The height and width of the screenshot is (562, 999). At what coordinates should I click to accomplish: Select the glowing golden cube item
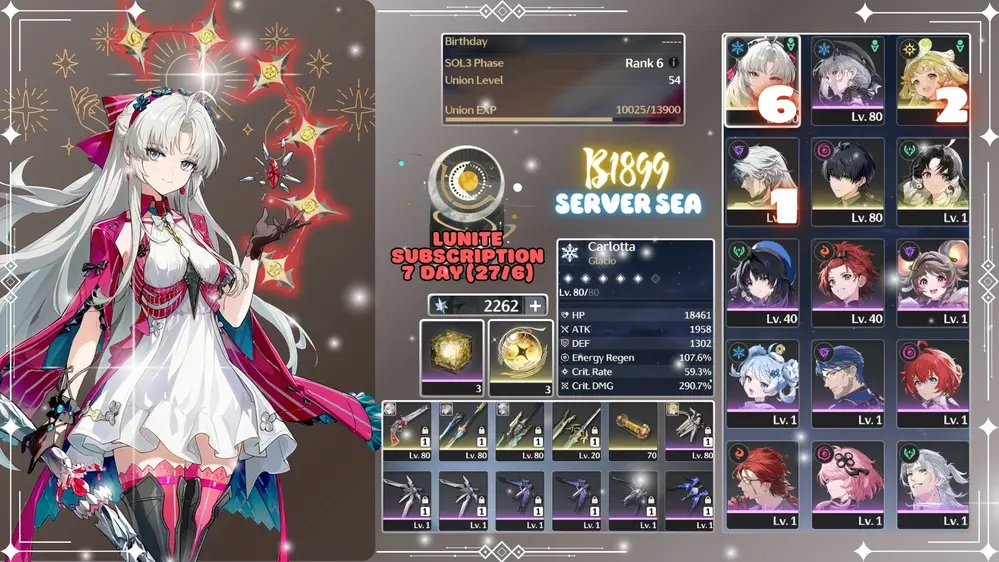[452, 357]
